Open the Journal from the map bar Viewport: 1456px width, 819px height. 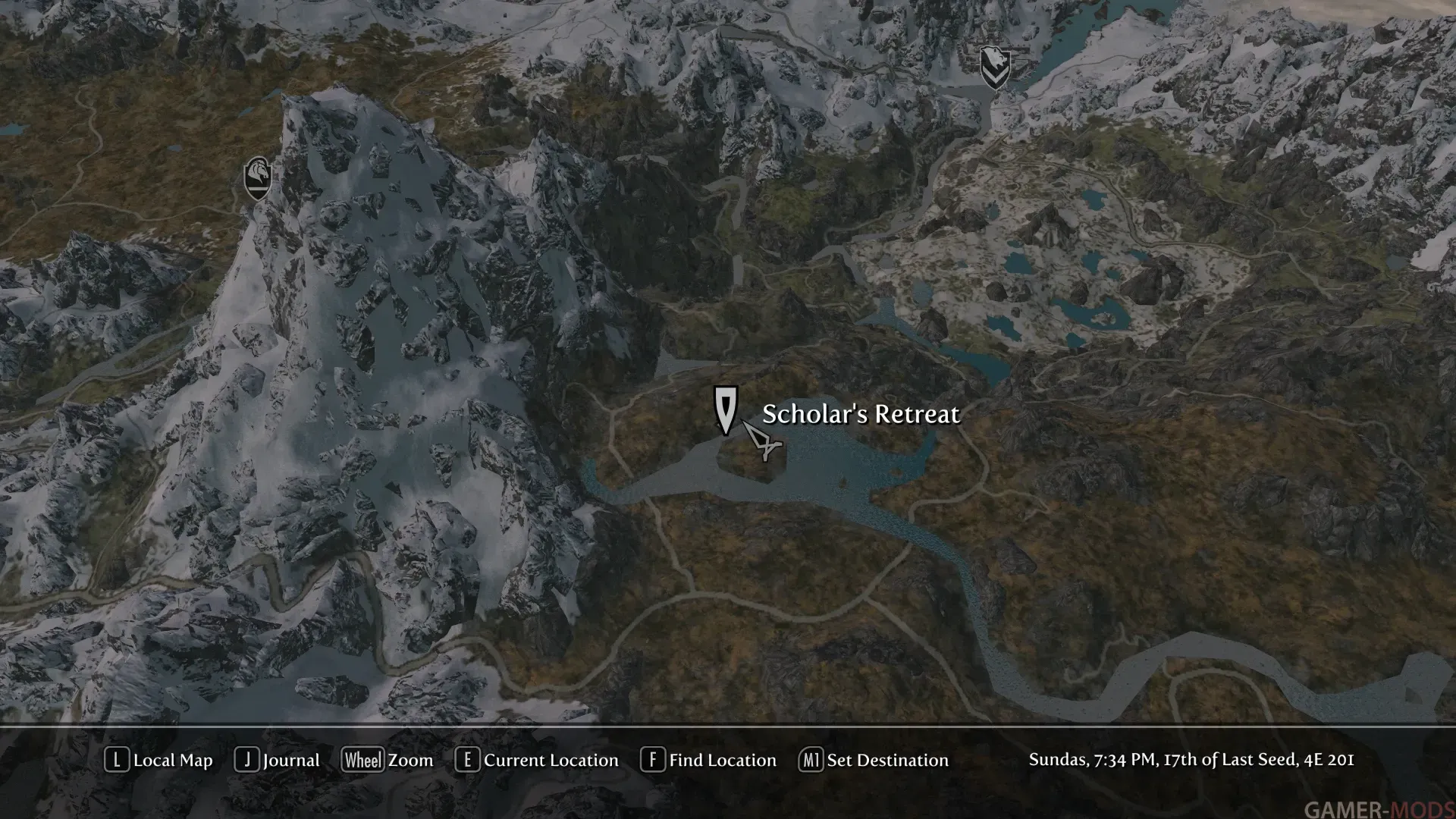click(x=278, y=760)
